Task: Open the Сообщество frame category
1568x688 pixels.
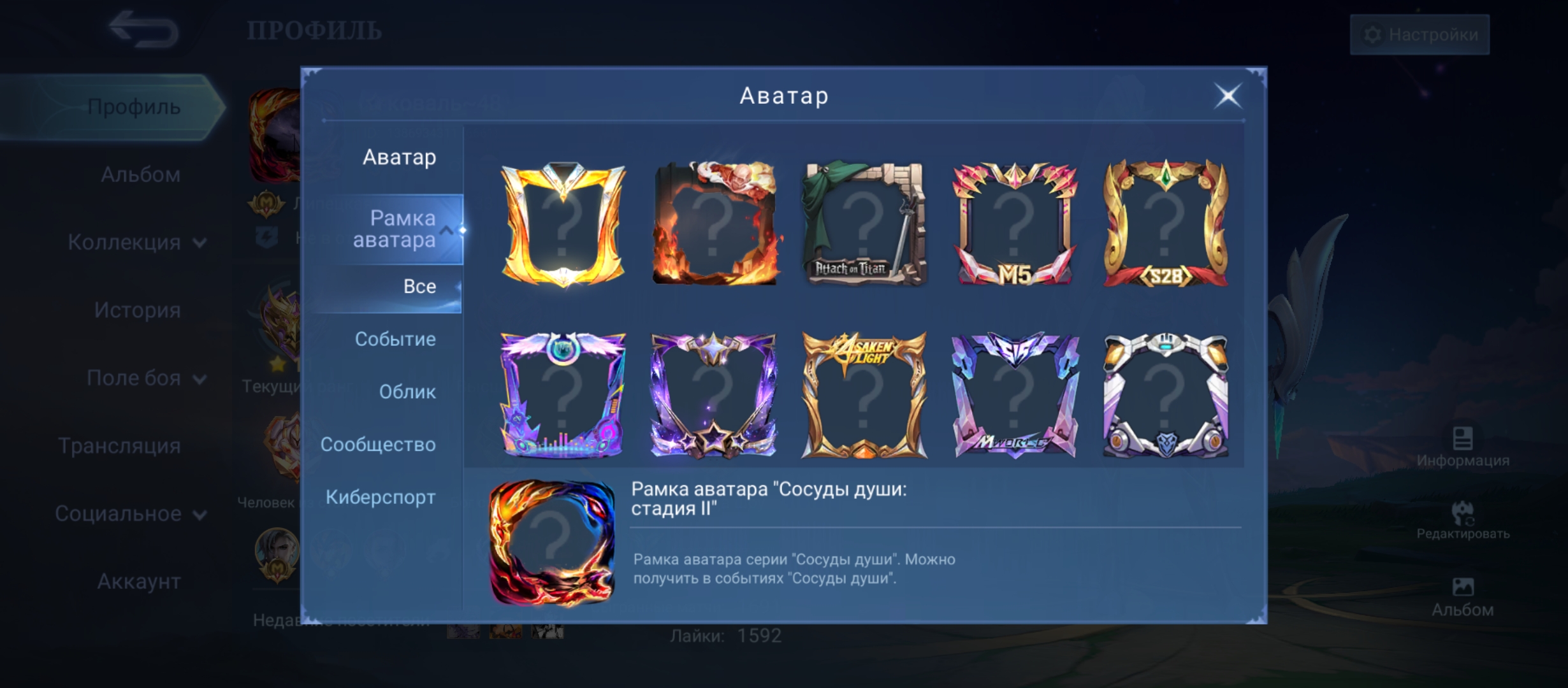Action: 378,445
